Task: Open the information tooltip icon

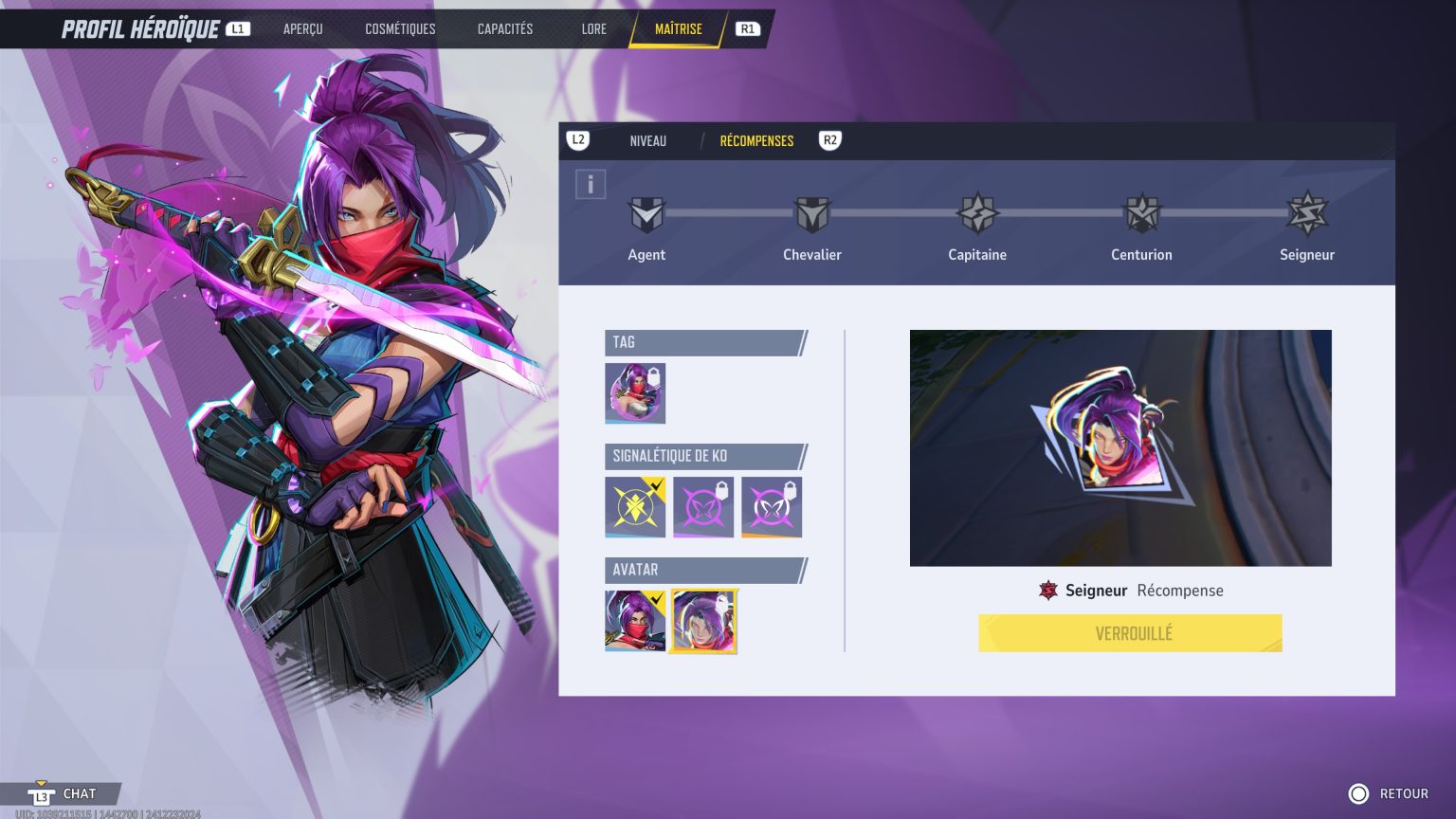Action: pyautogui.click(x=591, y=184)
